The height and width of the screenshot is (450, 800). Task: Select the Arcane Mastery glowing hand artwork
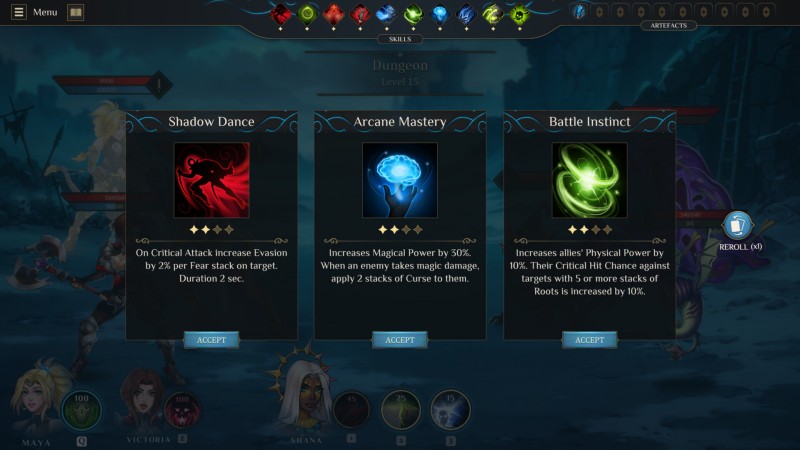click(400, 180)
